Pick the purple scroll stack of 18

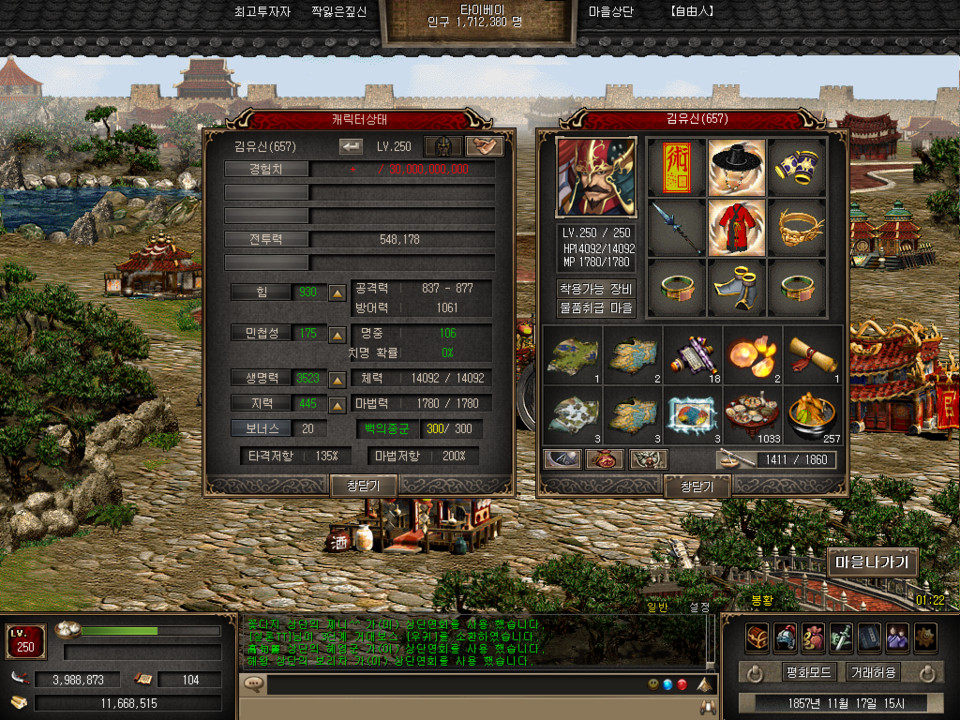tap(693, 354)
